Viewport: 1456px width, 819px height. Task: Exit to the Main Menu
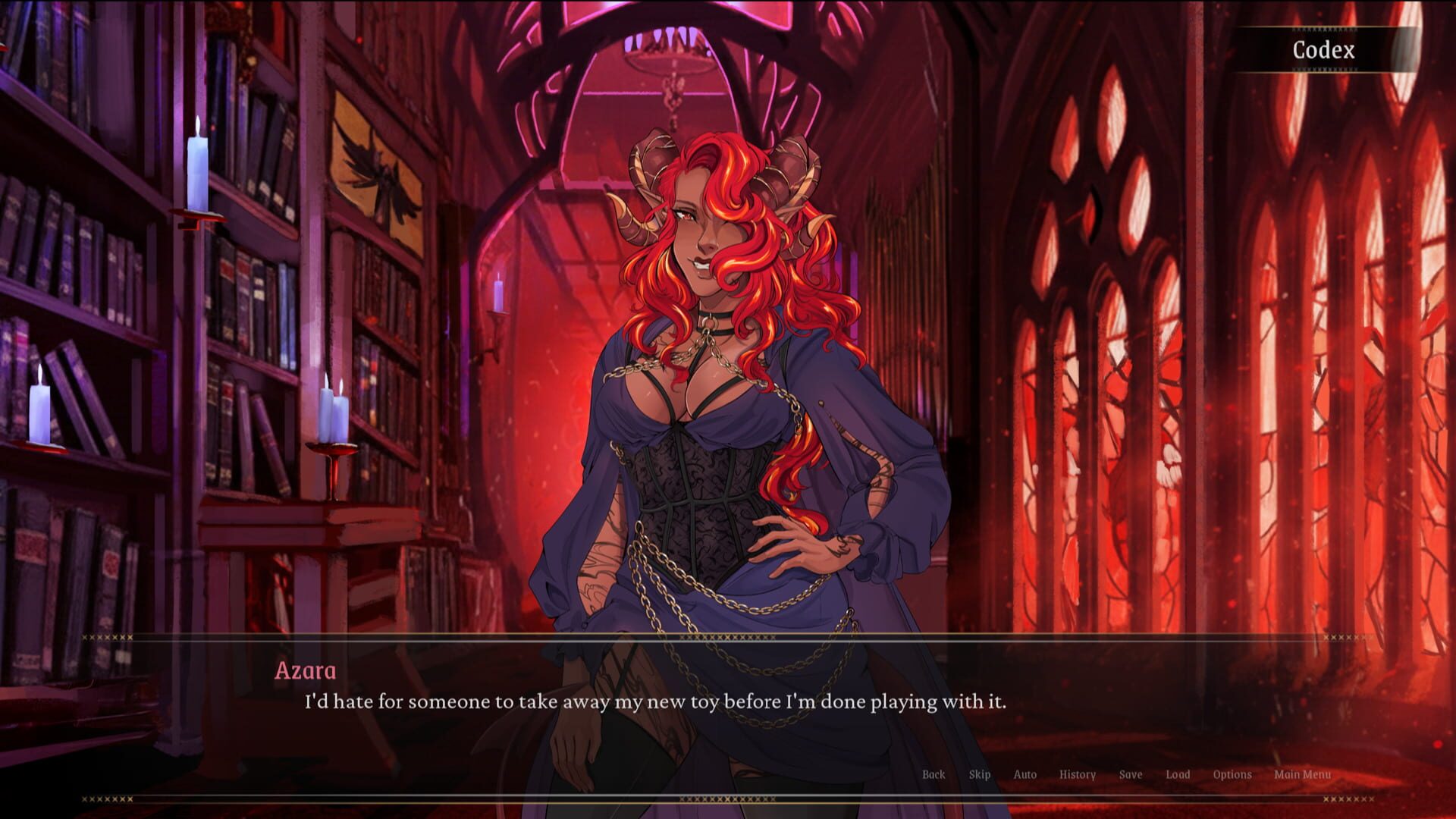click(x=1304, y=775)
